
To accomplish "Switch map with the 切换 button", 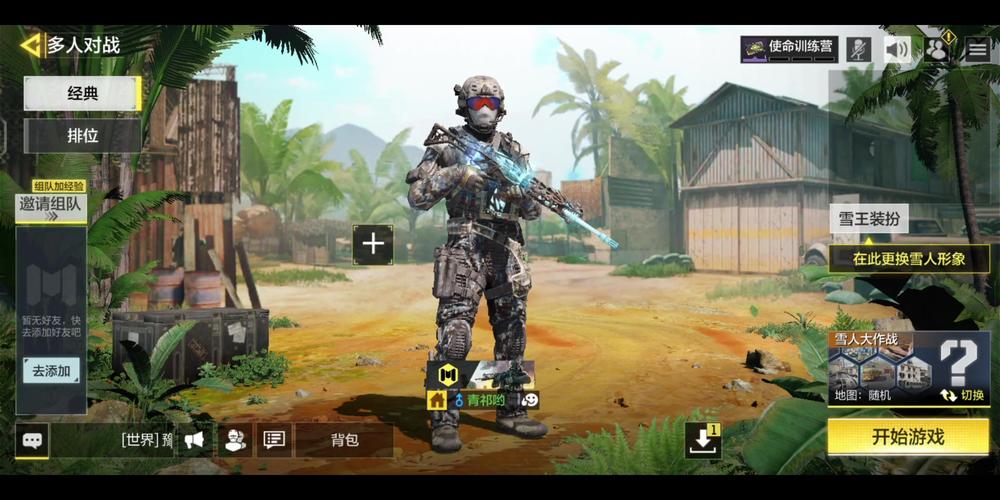I will 962,395.
